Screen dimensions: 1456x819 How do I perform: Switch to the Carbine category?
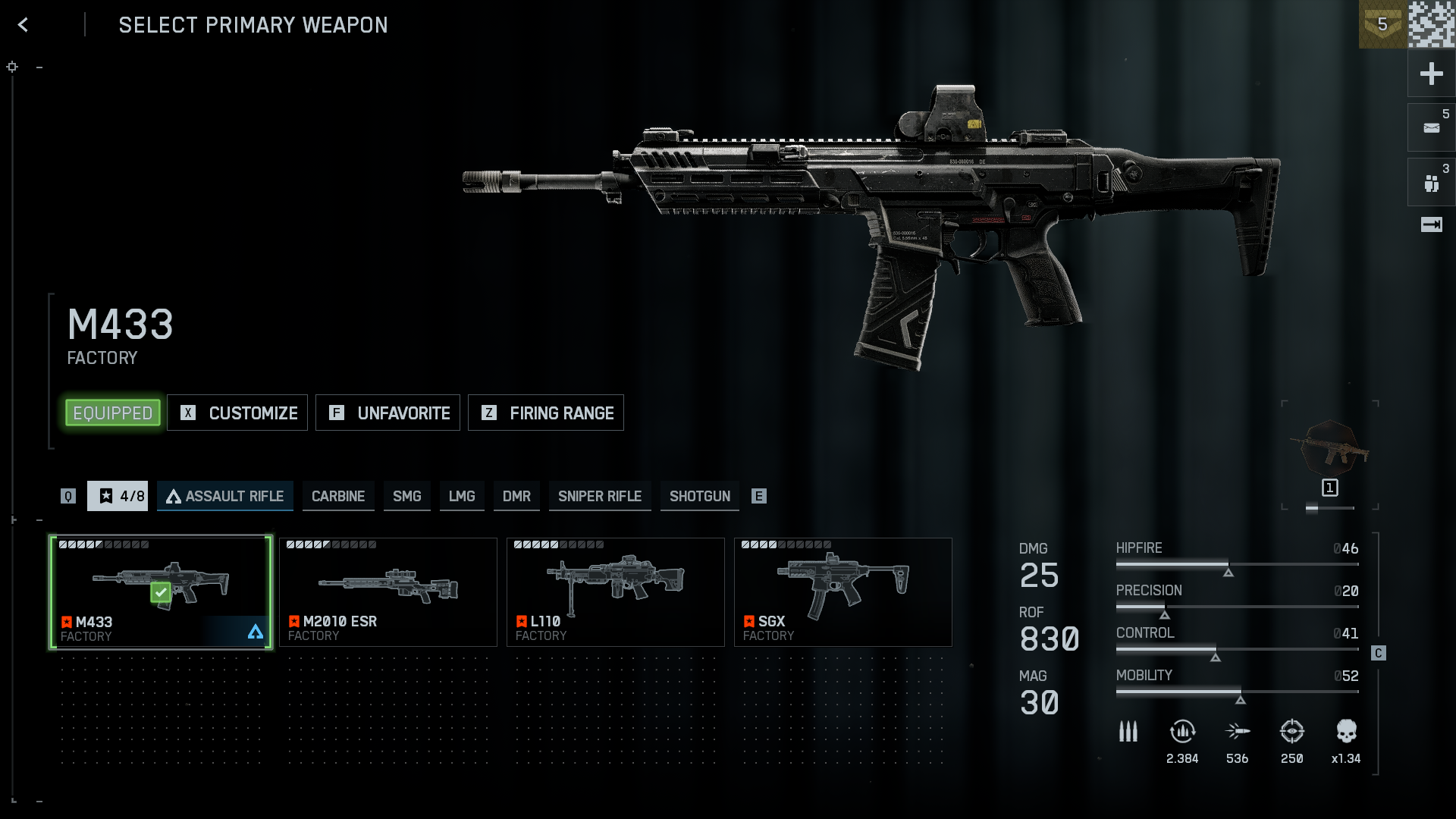coord(338,496)
